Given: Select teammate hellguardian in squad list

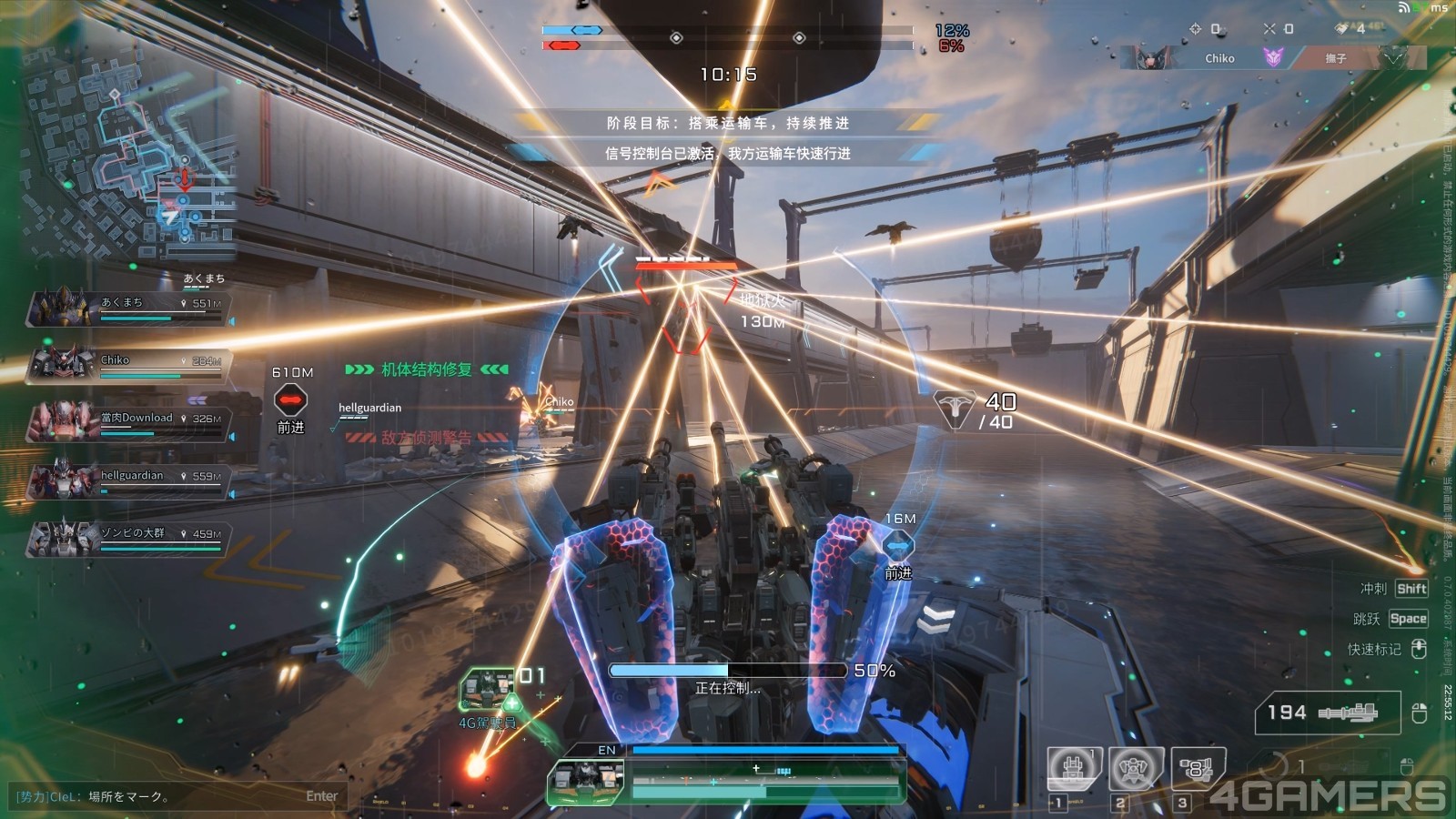Looking at the screenshot, I should click(127, 480).
